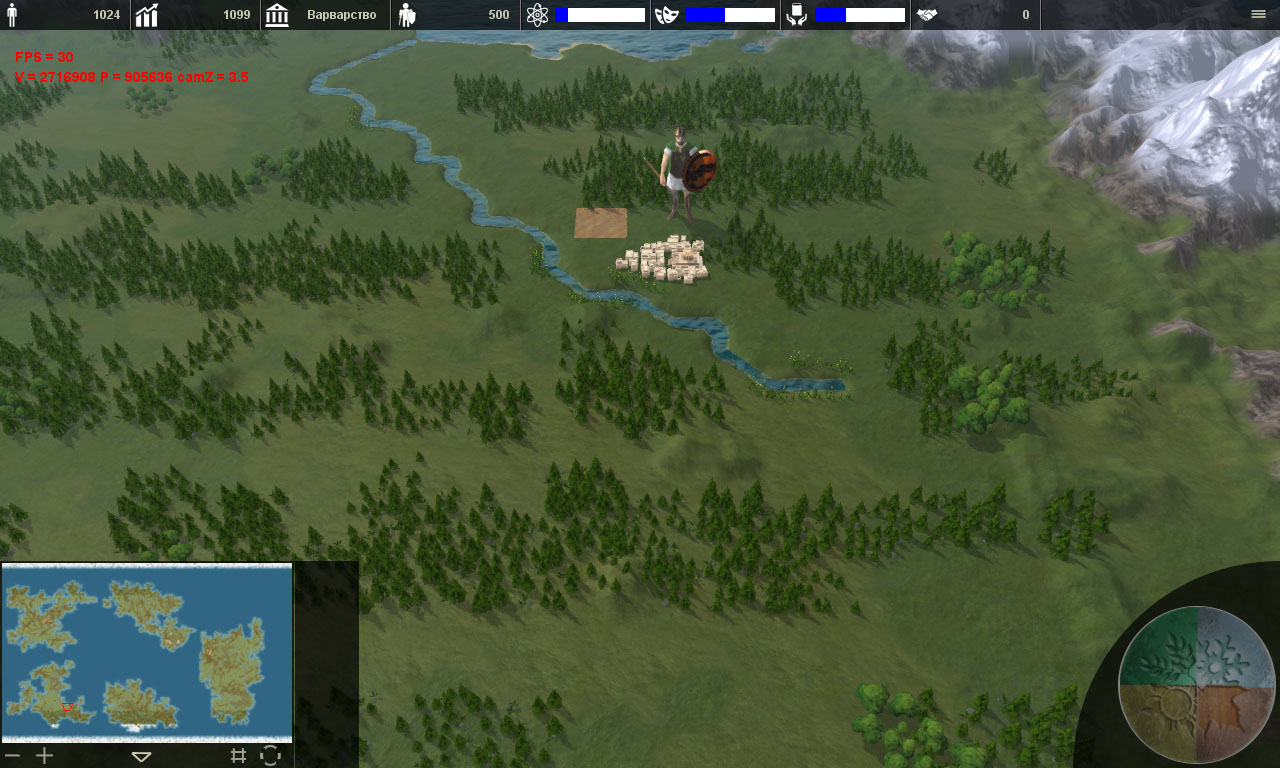
Task: Open the science atom icon
Action: (537, 15)
